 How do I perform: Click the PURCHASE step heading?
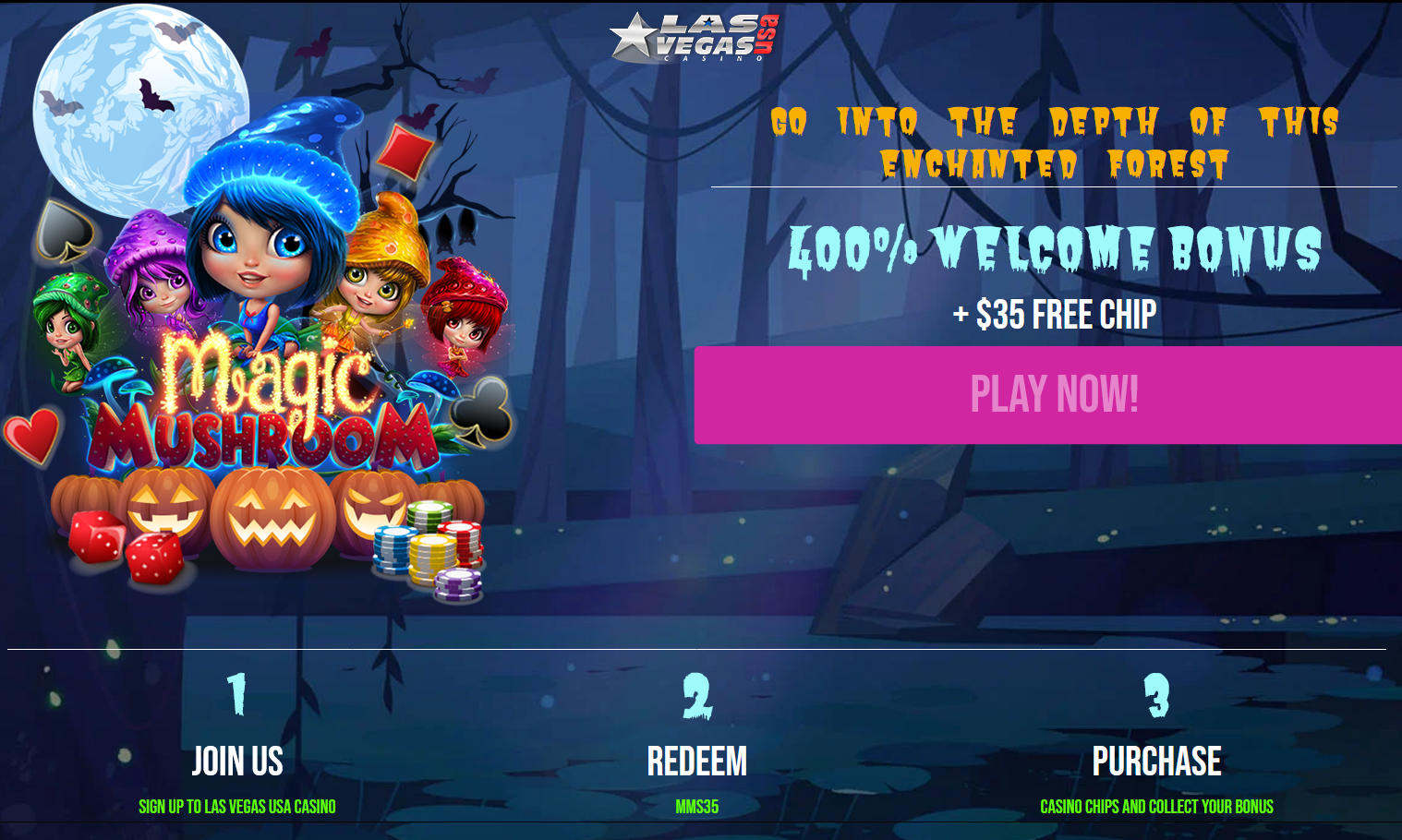coord(1157,762)
